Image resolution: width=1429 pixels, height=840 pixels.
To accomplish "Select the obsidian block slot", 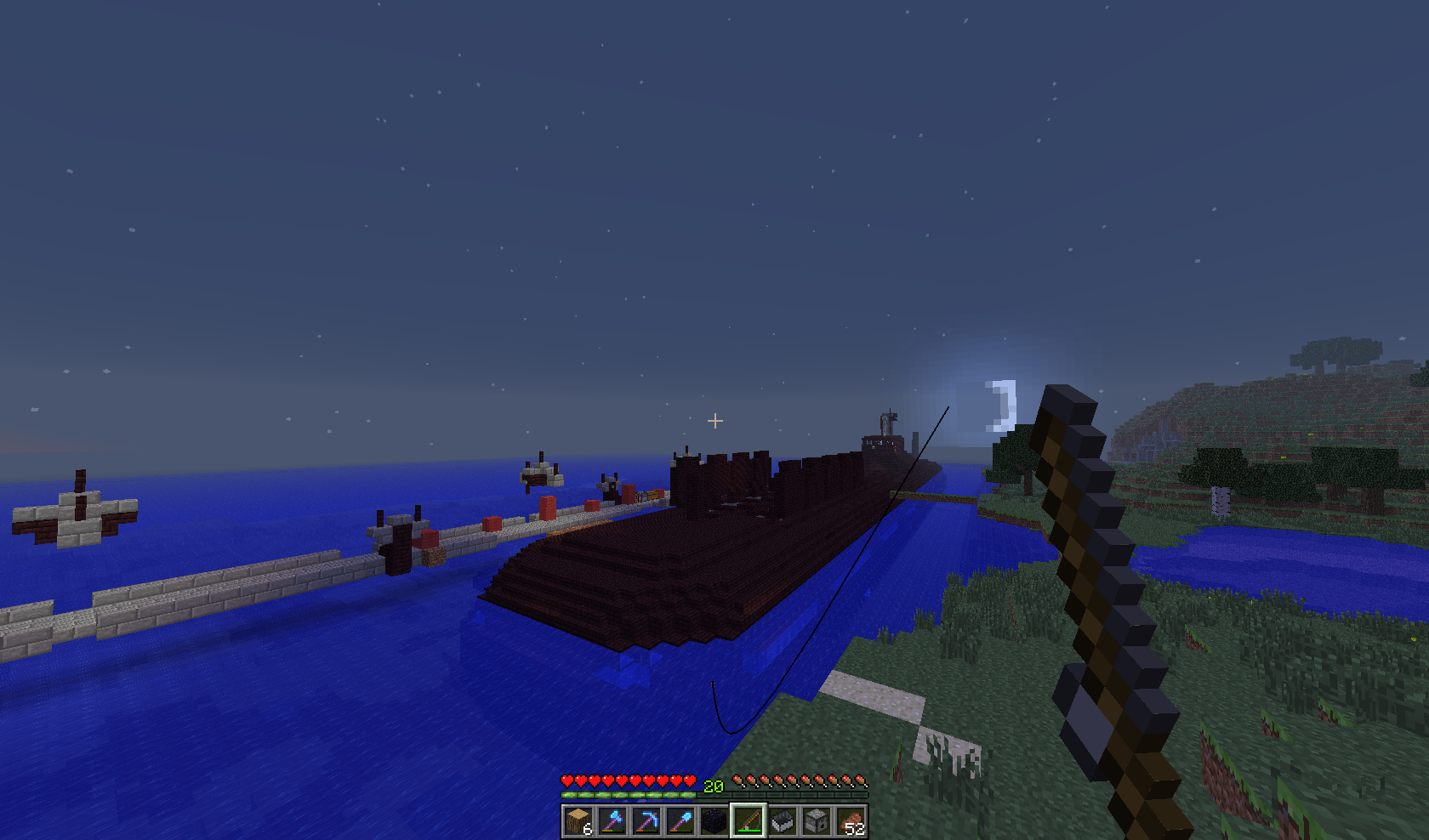I will click(x=714, y=821).
